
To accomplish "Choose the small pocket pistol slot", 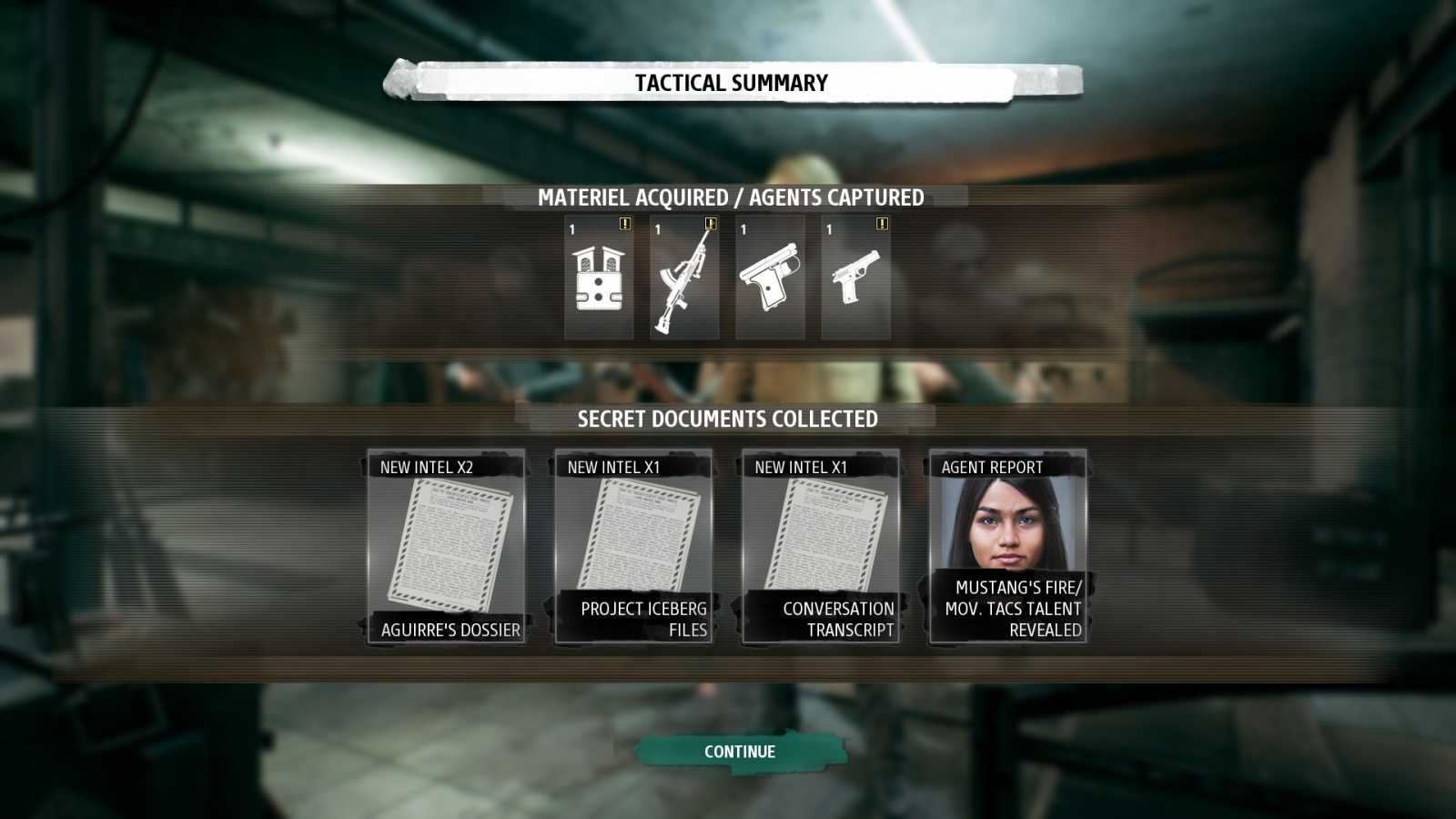I will click(770, 278).
